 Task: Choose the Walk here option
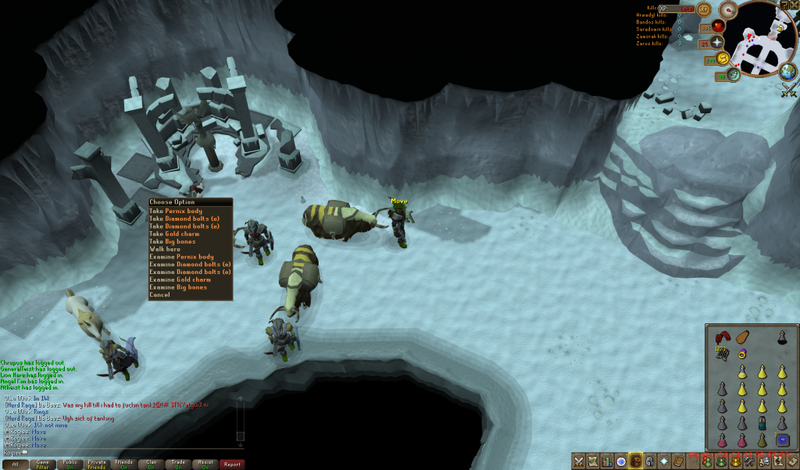tap(164, 249)
